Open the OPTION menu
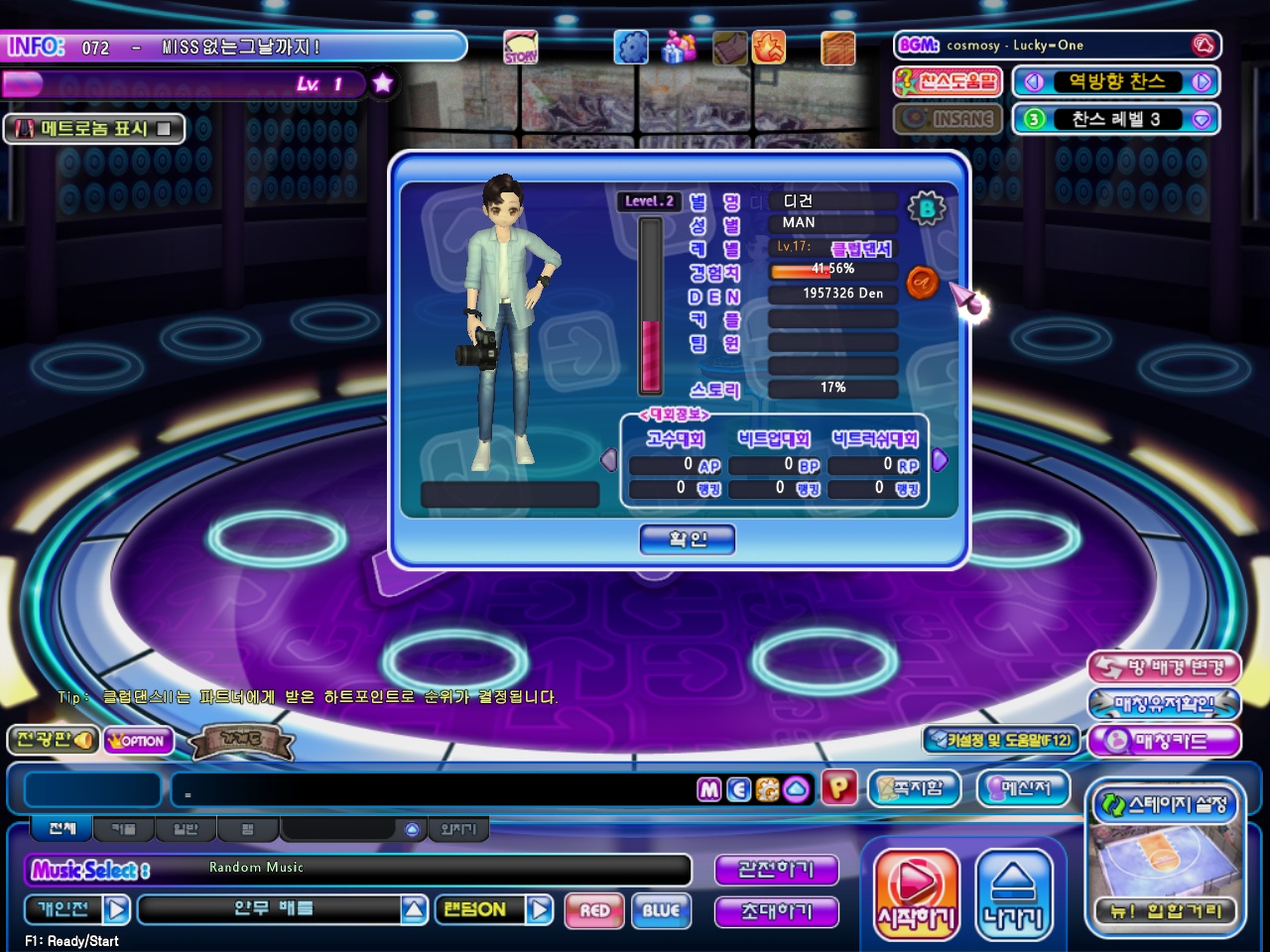This screenshot has height=952, width=1270. coord(138,741)
